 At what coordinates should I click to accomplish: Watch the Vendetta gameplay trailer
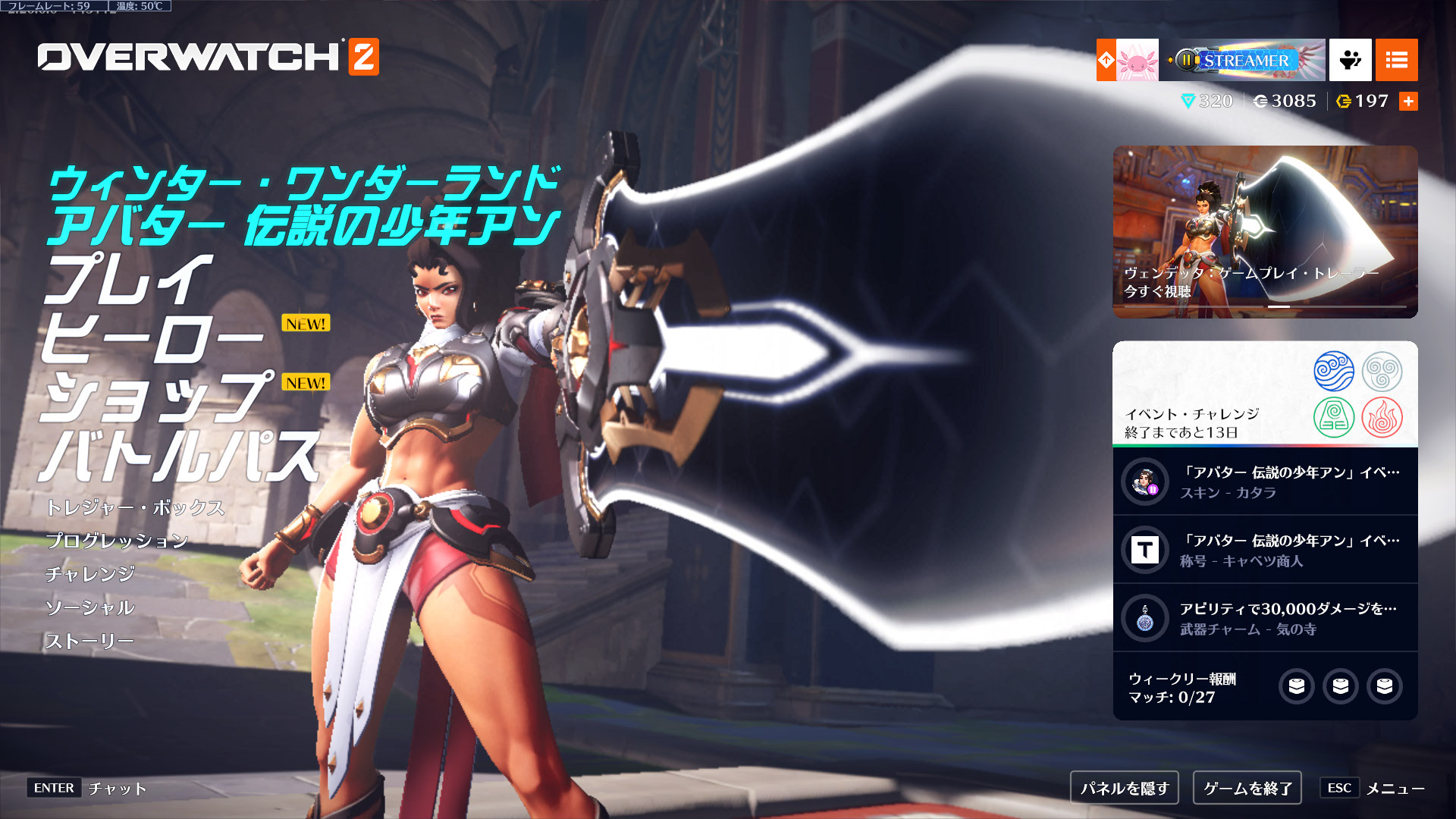[1265, 231]
